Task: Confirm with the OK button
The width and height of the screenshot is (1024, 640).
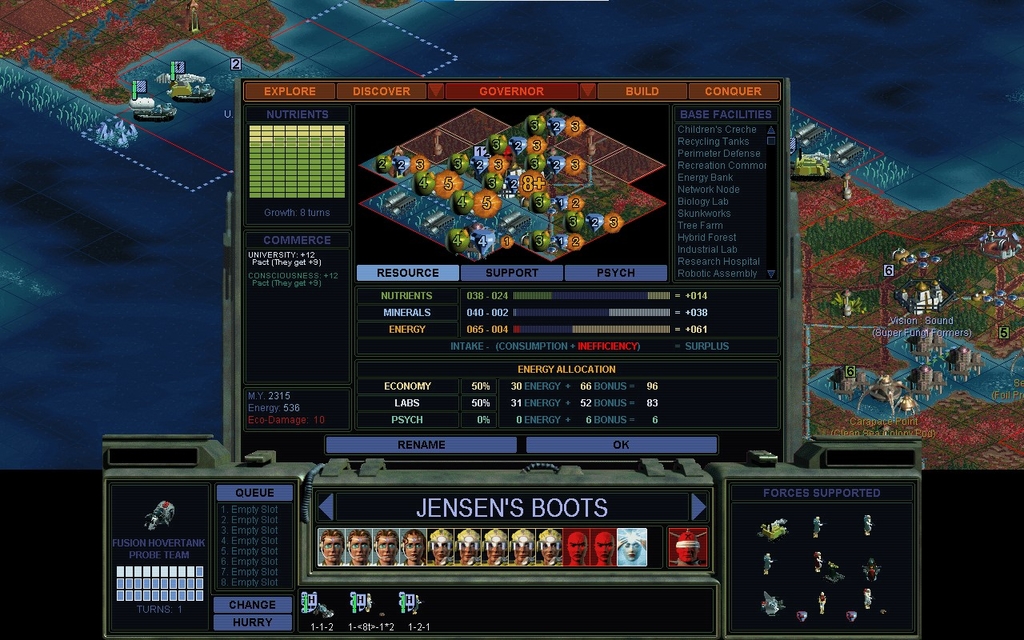Action: [x=621, y=445]
